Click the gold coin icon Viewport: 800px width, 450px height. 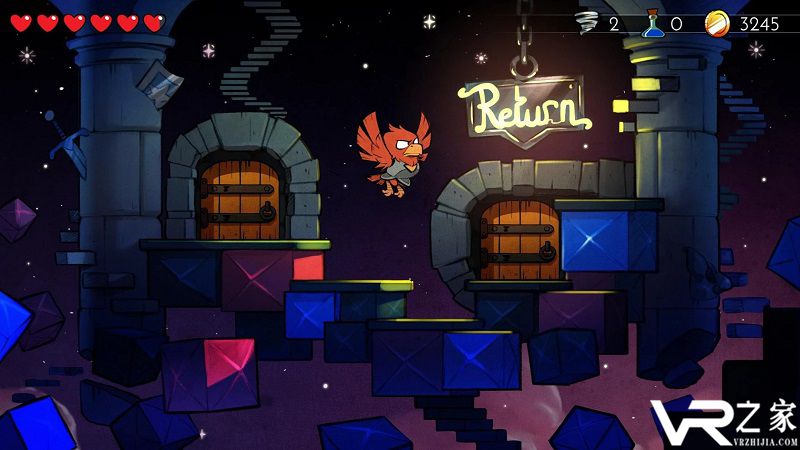pyautogui.click(x=717, y=23)
